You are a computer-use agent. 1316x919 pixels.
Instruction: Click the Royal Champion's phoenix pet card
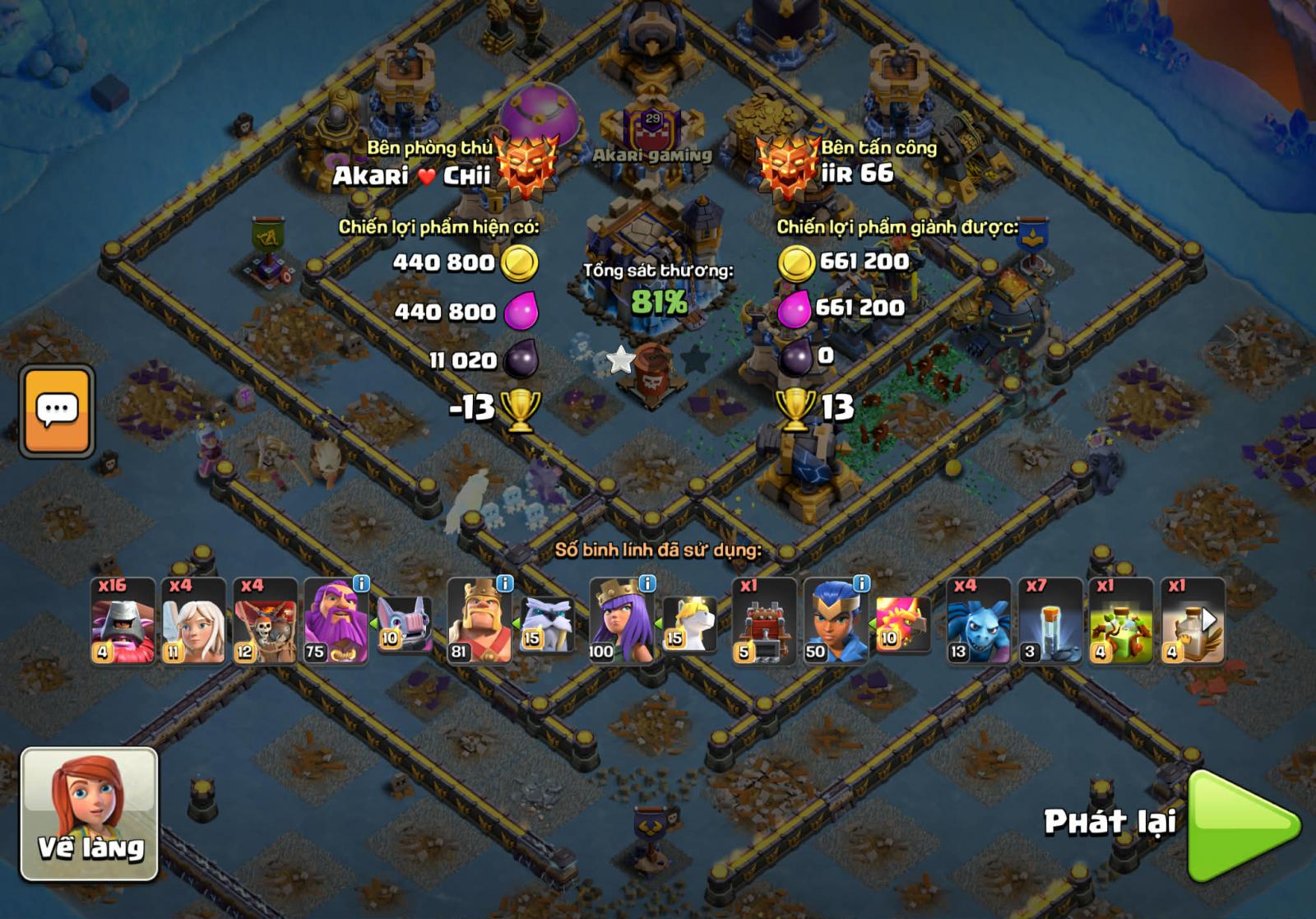903,624
